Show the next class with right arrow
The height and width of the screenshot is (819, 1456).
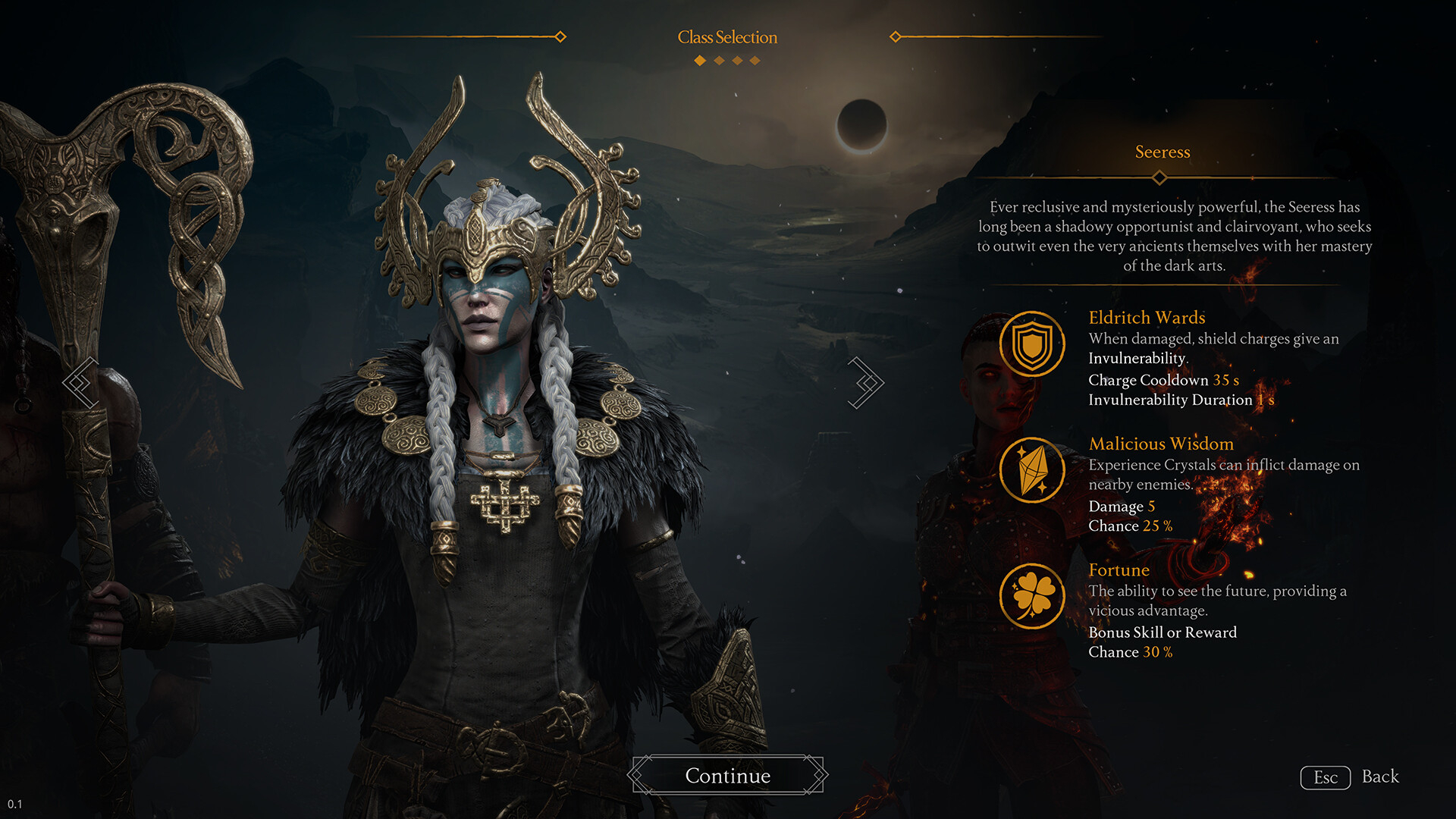pos(865,382)
